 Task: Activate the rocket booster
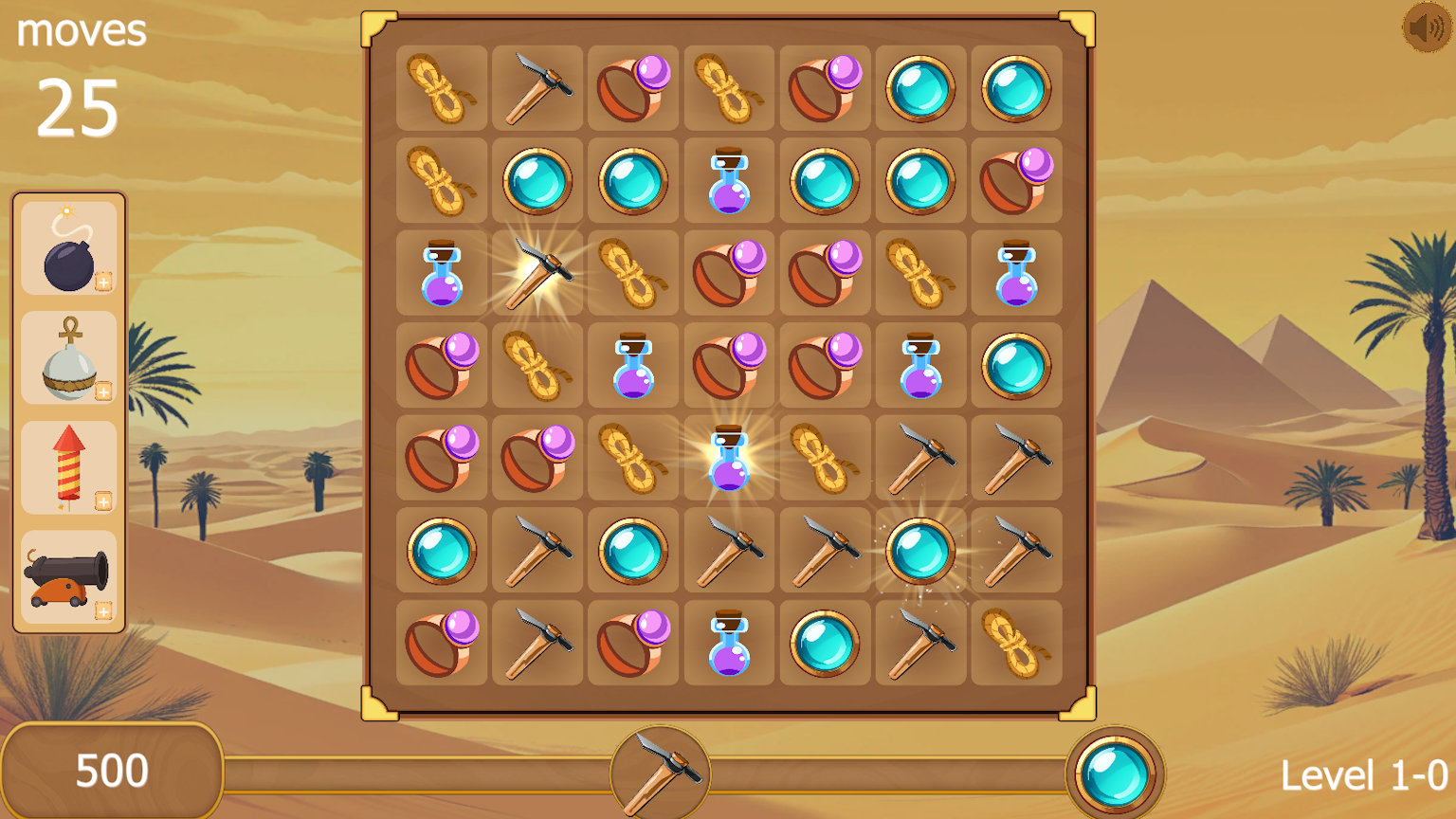[x=68, y=466]
